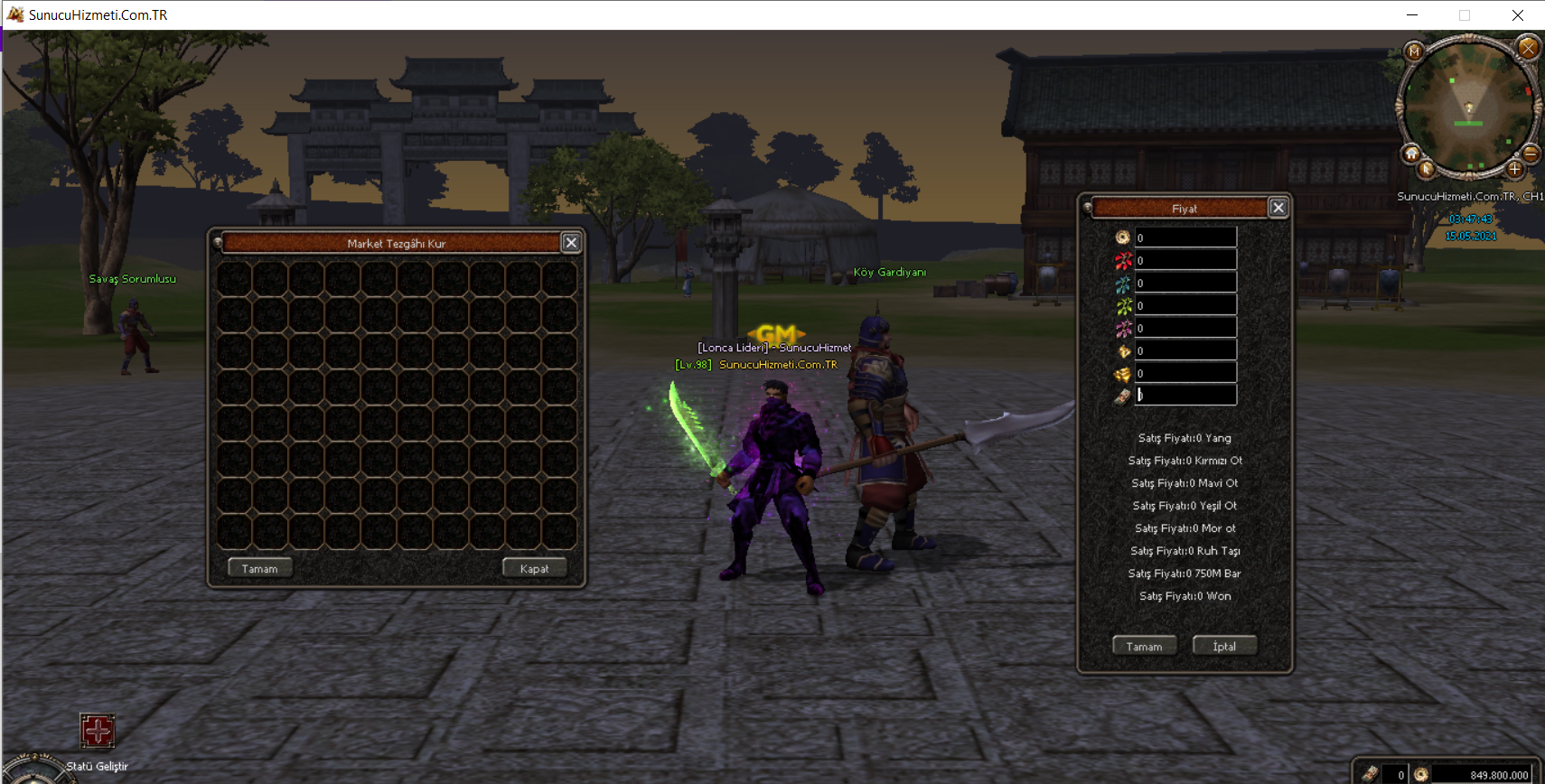Zoom in the minimap with the plus button
1545x784 pixels.
pos(1515,169)
